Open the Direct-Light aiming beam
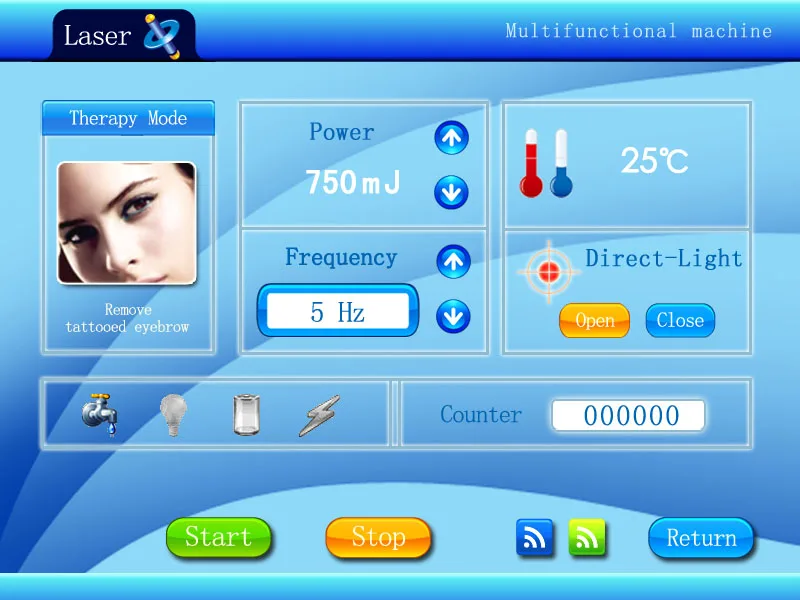This screenshot has height=600, width=800. 594,321
